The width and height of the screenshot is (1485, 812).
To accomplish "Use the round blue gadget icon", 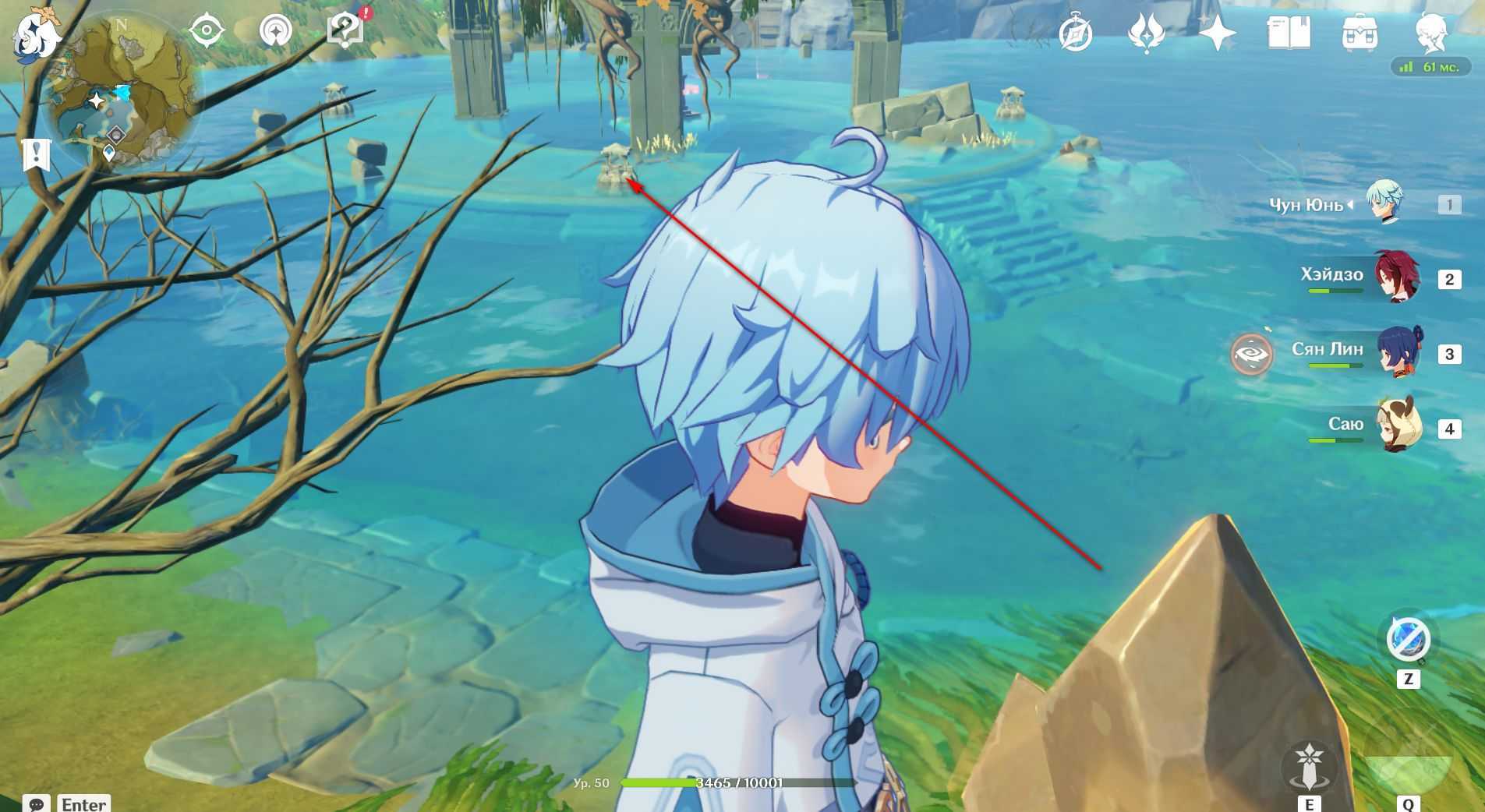I will [1409, 639].
